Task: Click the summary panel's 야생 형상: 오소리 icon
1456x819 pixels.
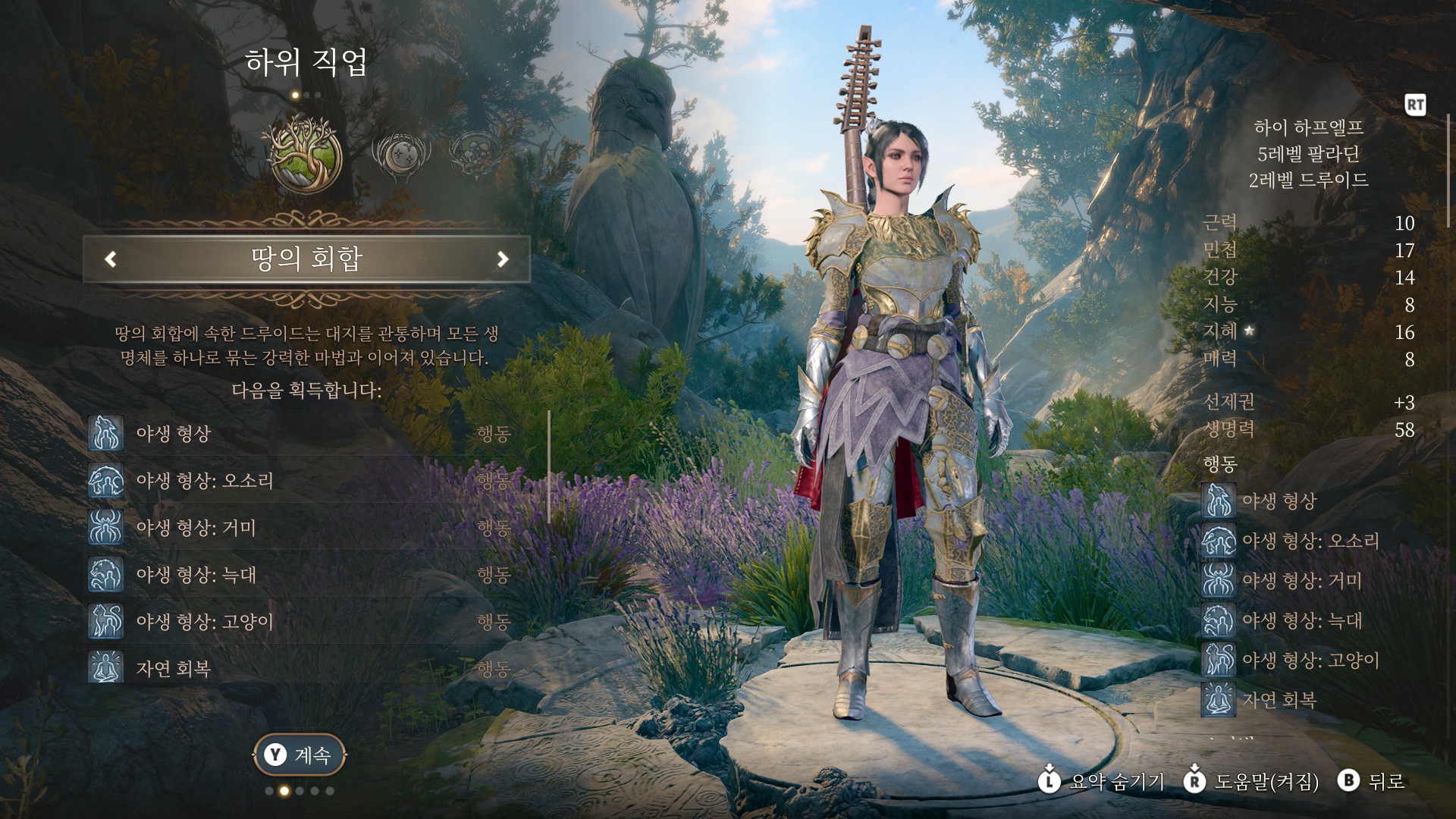Action: tap(1219, 541)
